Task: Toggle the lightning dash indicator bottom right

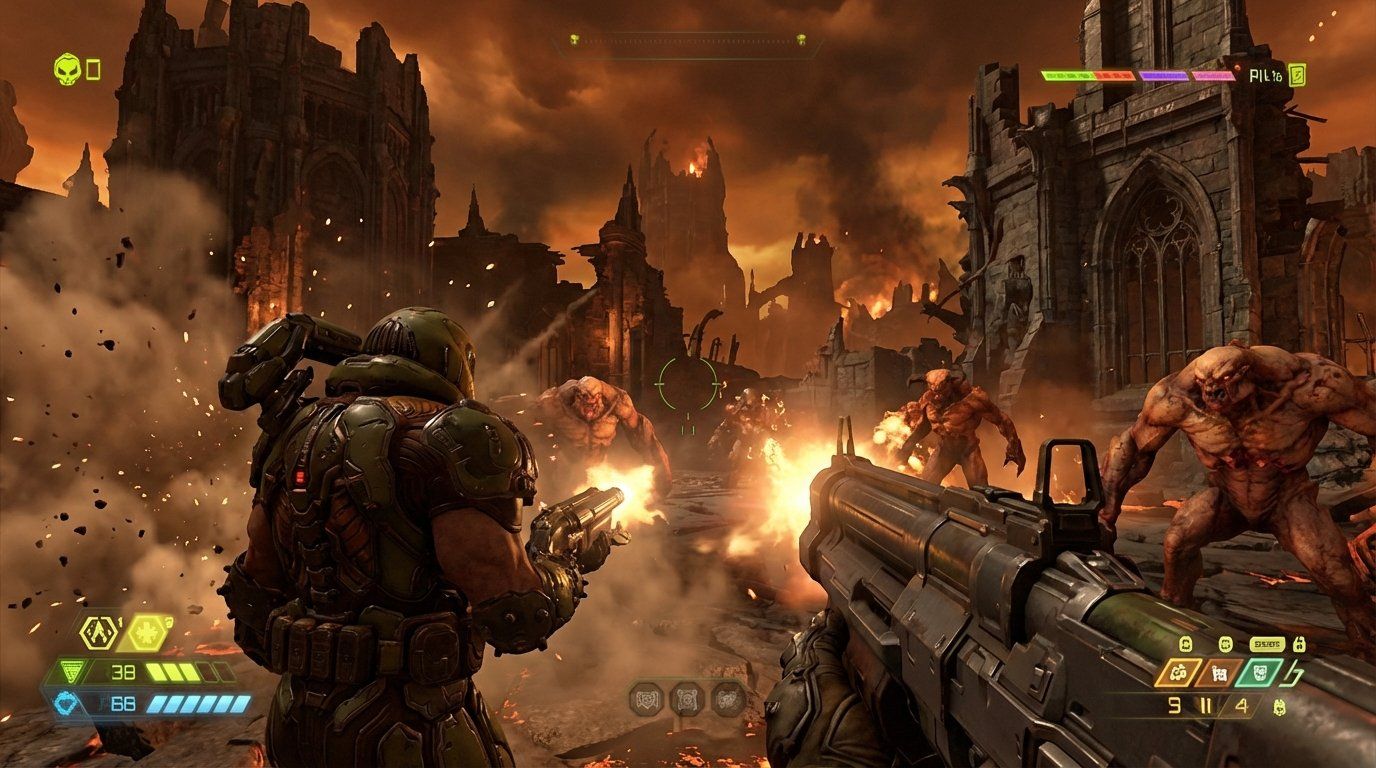Action: 1293,674
